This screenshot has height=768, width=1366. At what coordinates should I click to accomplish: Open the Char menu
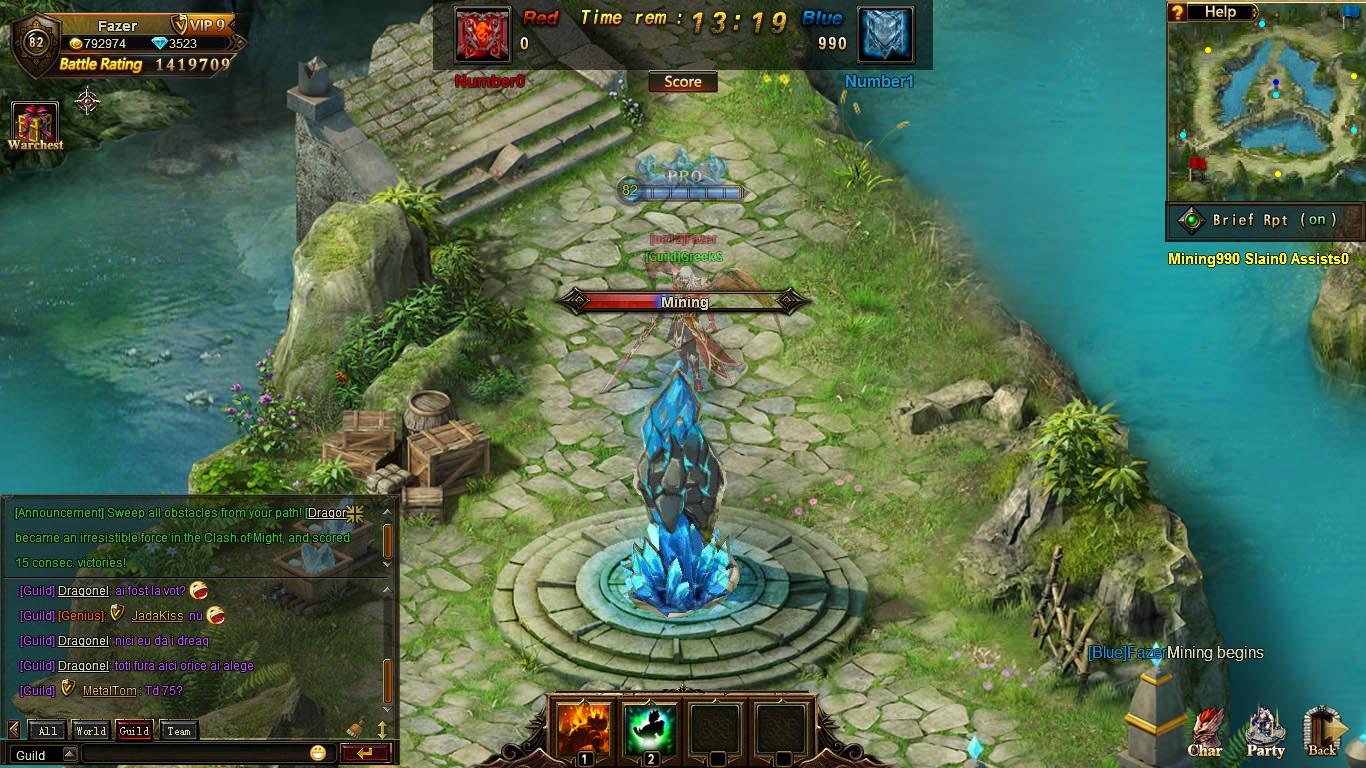click(x=1205, y=735)
